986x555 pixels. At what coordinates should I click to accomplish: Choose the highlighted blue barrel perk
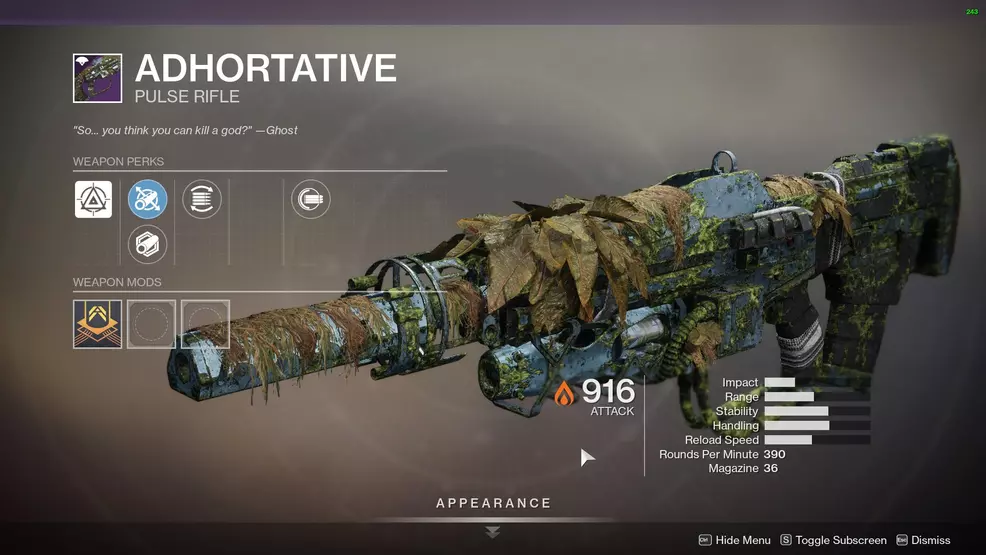(148, 199)
